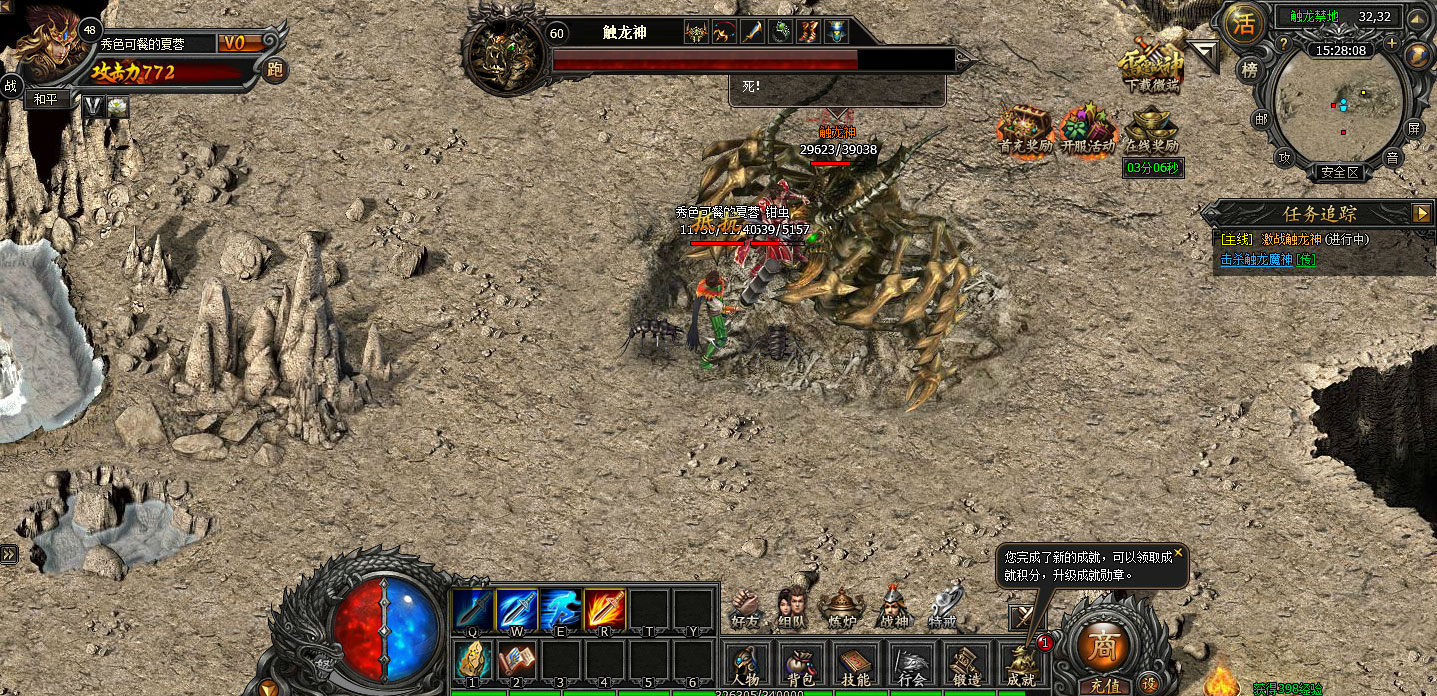
Task: Click the 击杀触龙魔神 quest link
Action: 1257,260
